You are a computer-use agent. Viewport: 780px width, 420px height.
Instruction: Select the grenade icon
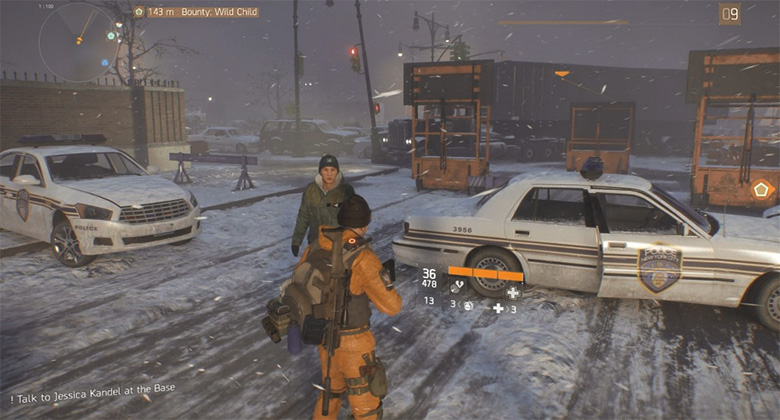467,306
